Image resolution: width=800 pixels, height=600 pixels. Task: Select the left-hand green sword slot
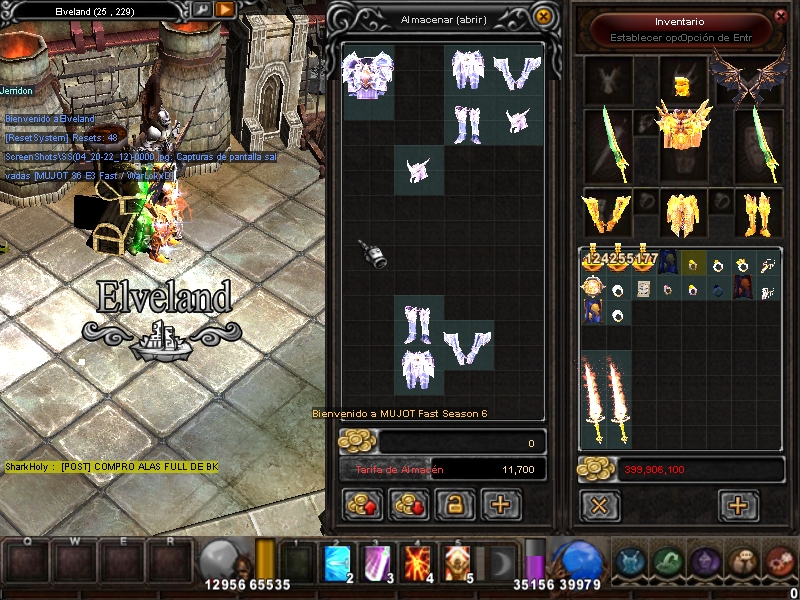pyautogui.click(x=607, y=145)
